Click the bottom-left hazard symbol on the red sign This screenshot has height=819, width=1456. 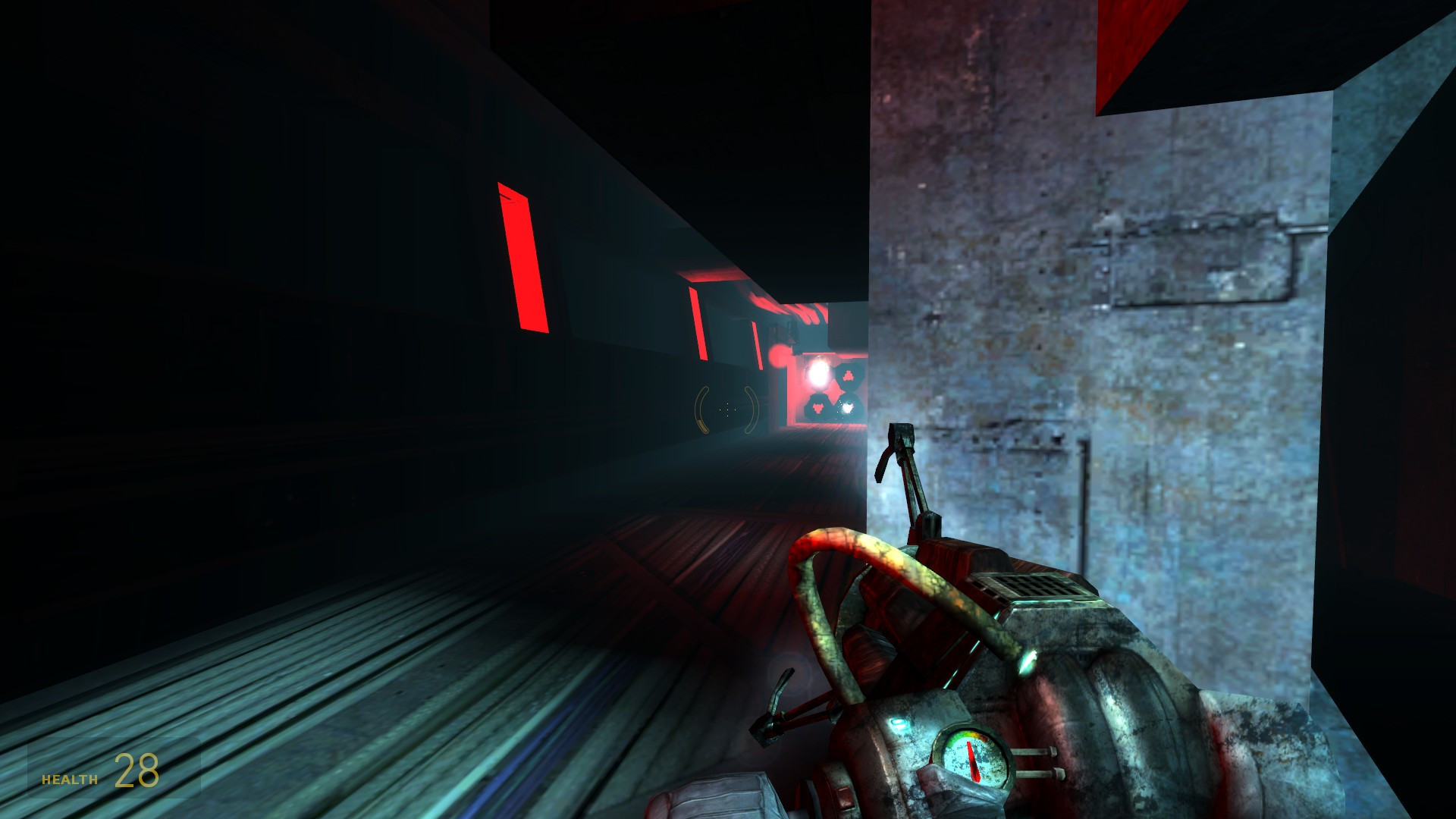point(818,407)
